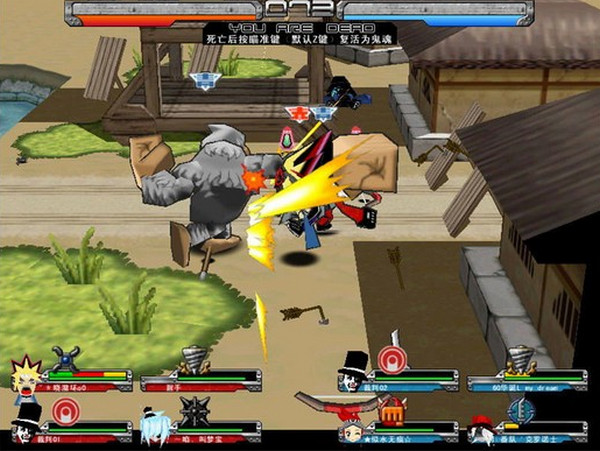Select the blue crosshair weapon icon
This screenshot has width=600, height=451.
[520, 410]
